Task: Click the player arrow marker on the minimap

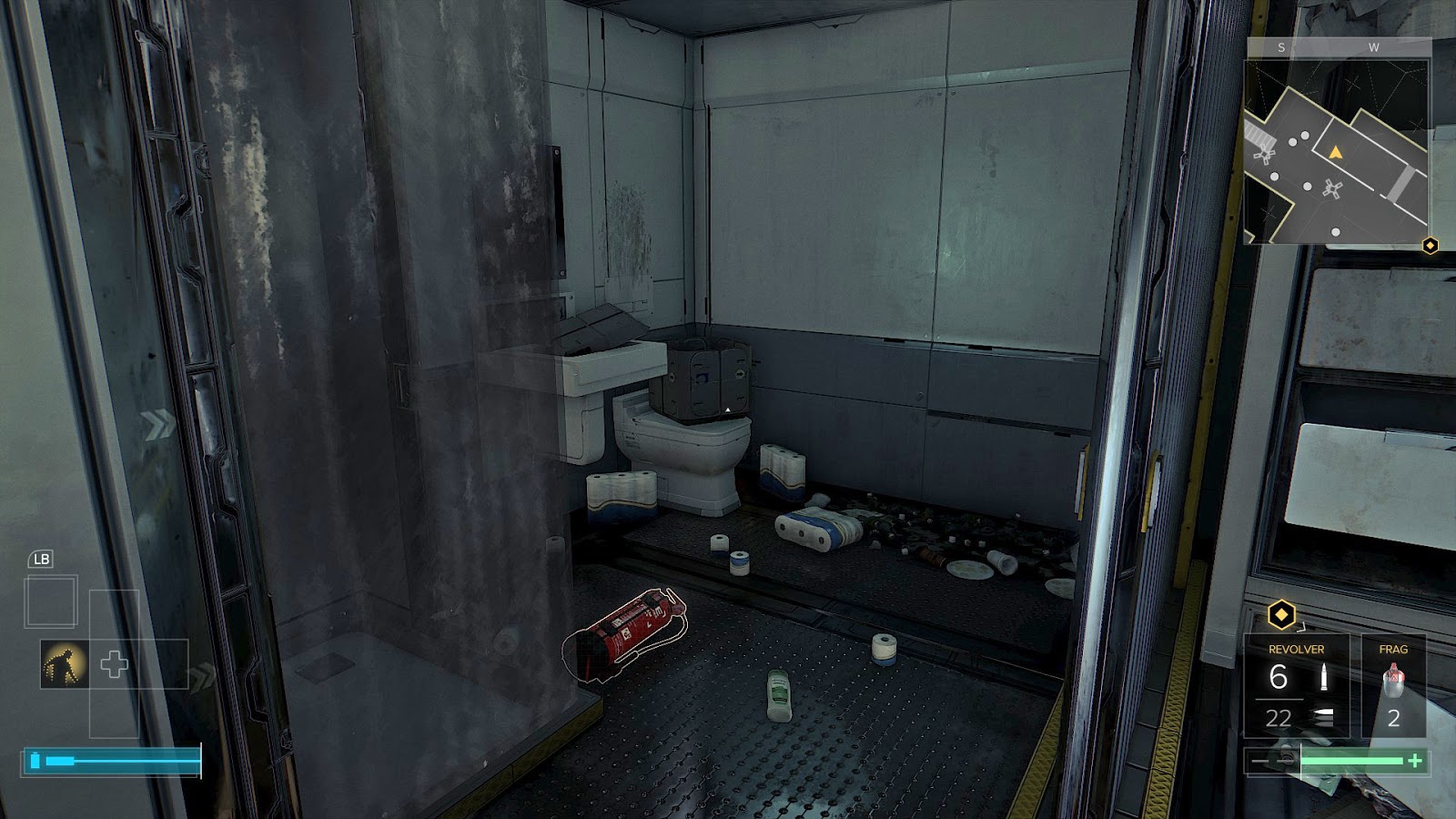Action: (x=1335, y=152)
